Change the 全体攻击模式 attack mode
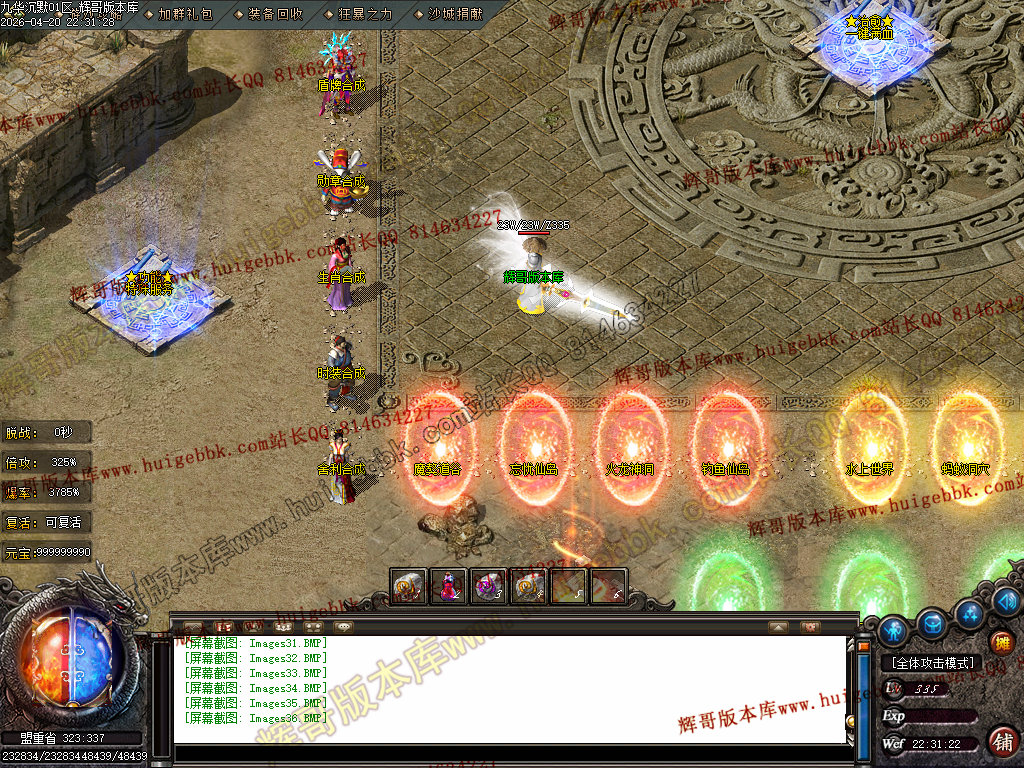The image size is (1024, 768). (932, 663)
